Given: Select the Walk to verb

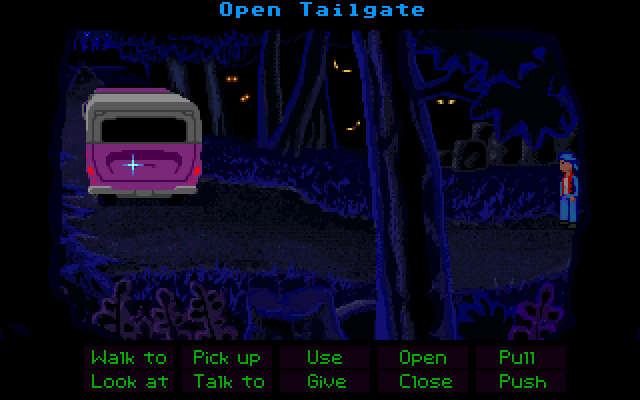Looking at the screenshot, I should pyautogui.click(x=128, y=357).
